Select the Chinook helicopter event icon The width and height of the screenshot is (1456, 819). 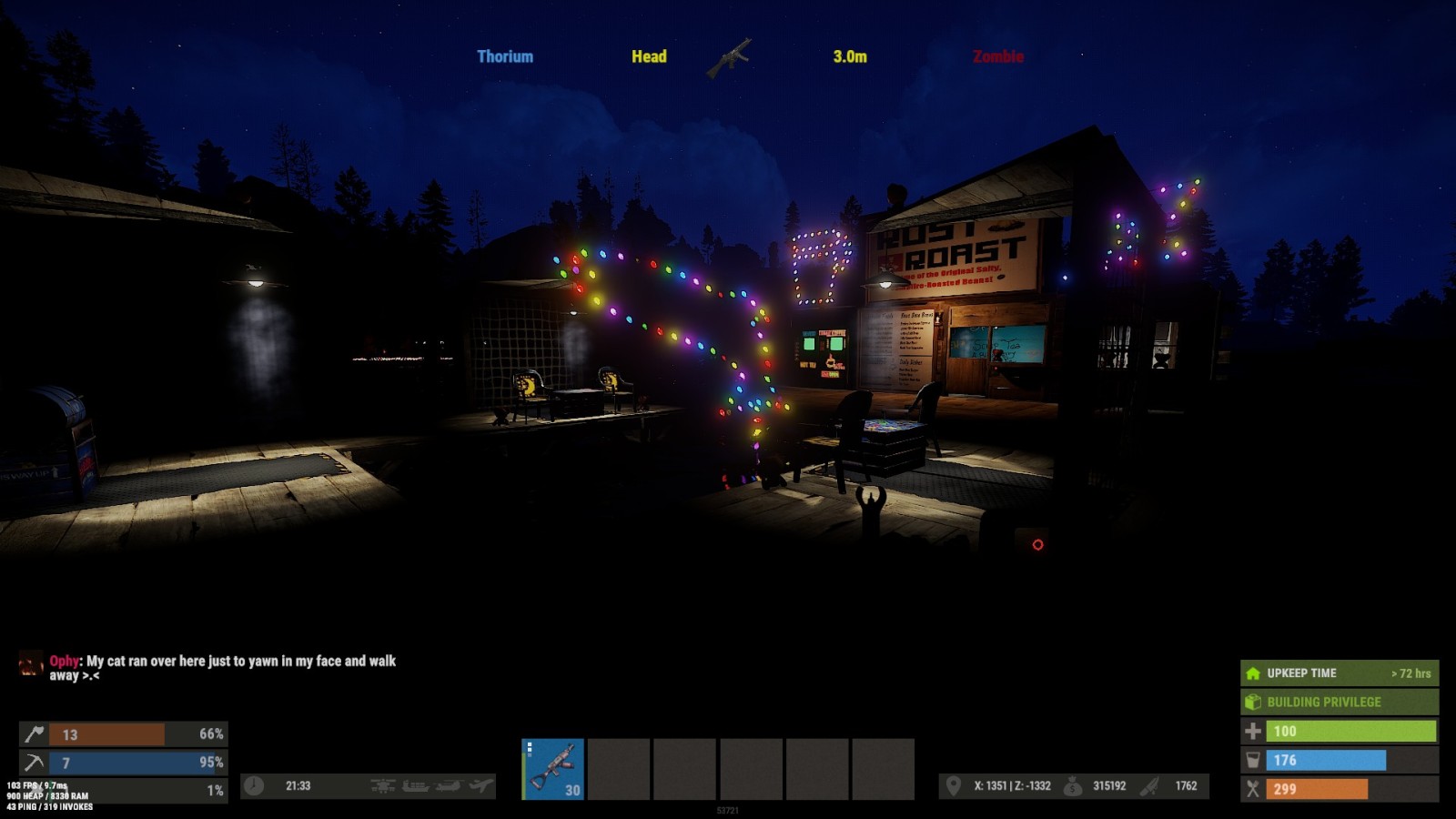click(x=449, y=786)
